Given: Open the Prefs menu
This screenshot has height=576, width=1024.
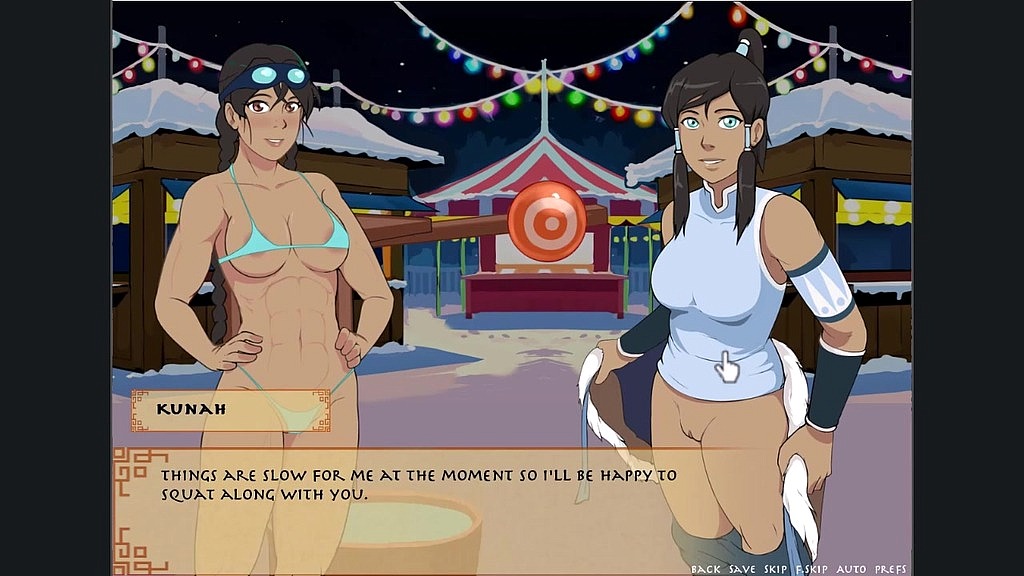Looking at the screenshot, I should click(890, 569).
